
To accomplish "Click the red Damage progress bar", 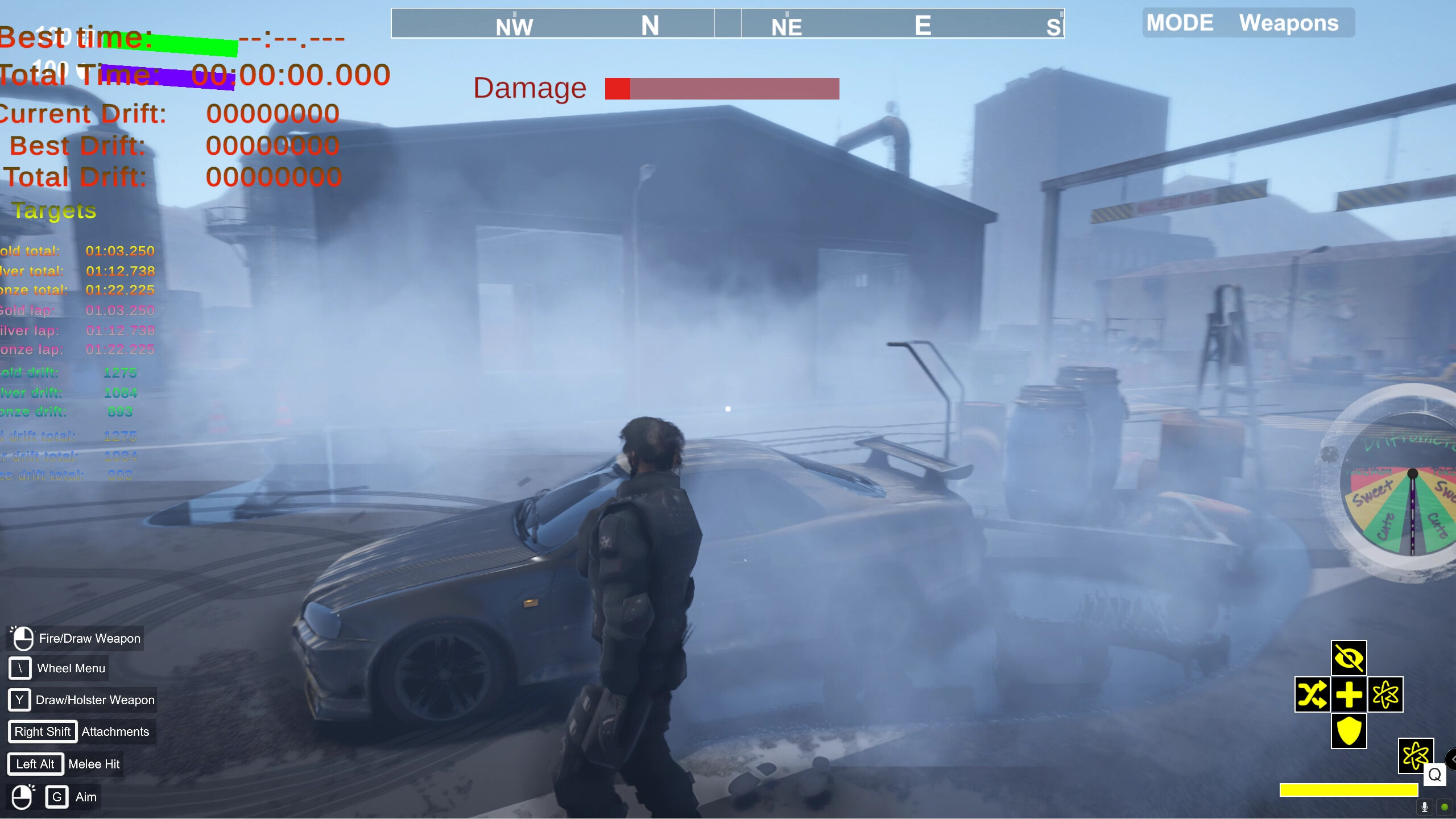I will 721,88.
